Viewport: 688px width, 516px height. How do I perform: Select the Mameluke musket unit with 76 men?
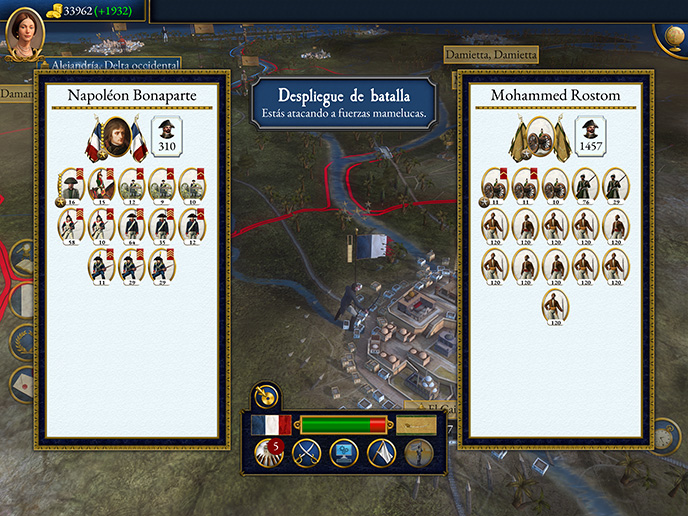(585, 184)
